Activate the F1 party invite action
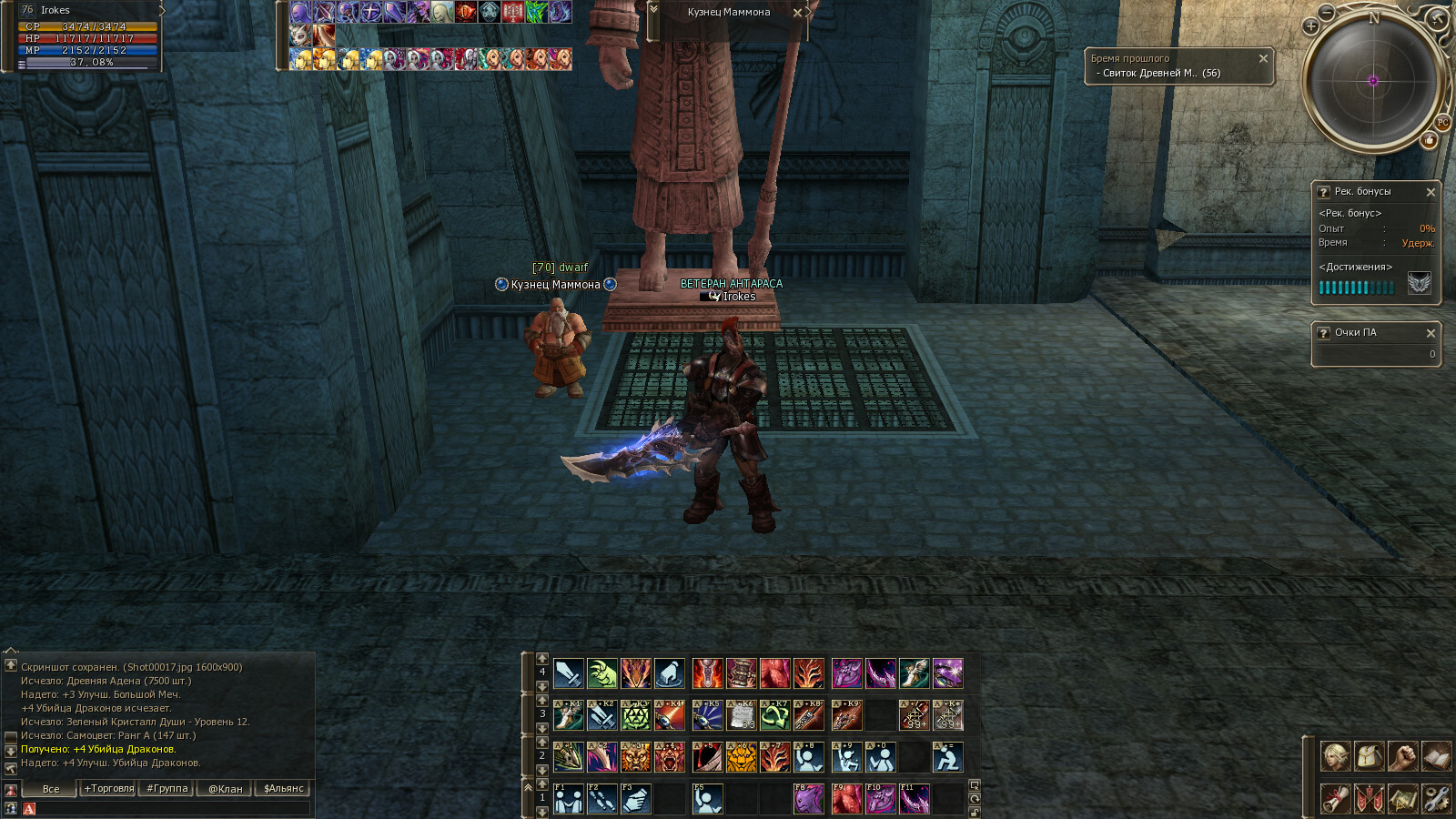Viewport: 1456px width, 819px height. (x=569, y=799)
